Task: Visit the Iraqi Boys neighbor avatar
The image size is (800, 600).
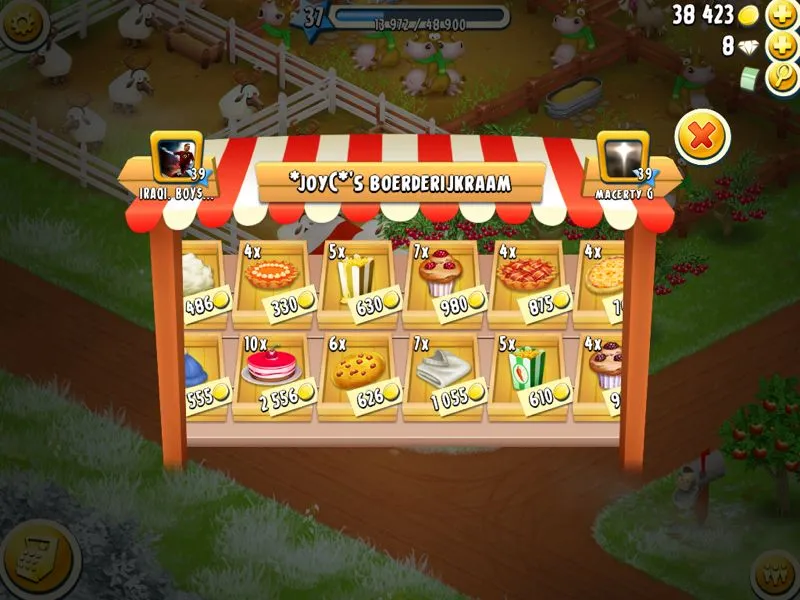Action: [x=170, y=157]
